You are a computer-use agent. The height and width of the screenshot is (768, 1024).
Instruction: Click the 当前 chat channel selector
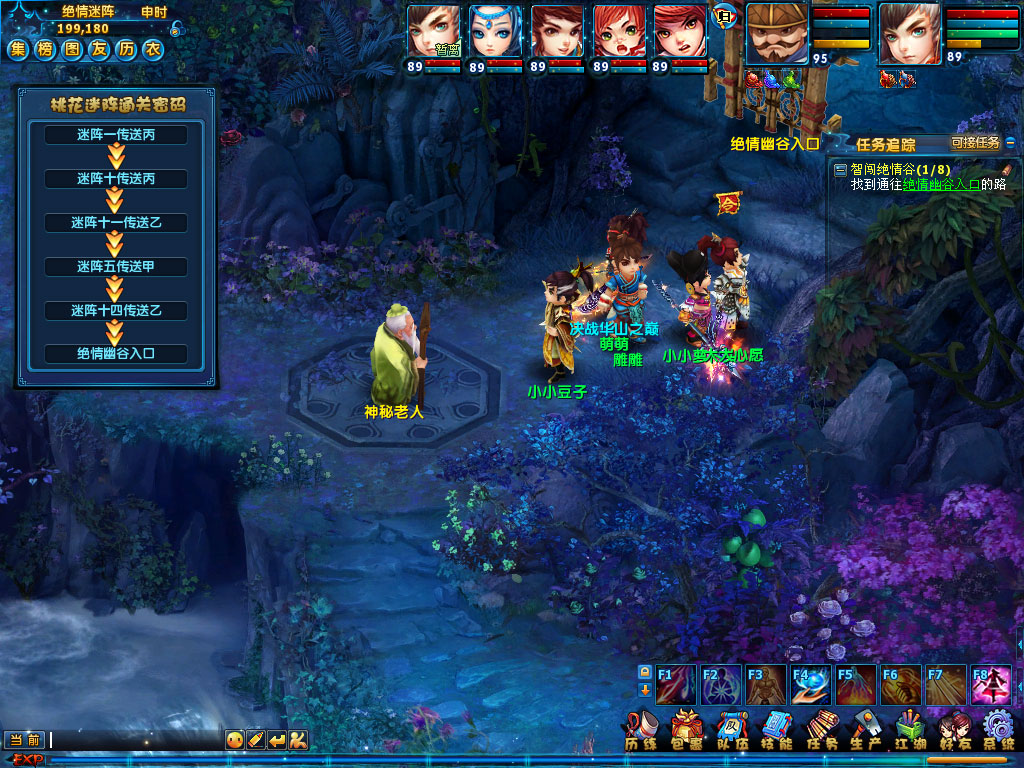point(25,740)
